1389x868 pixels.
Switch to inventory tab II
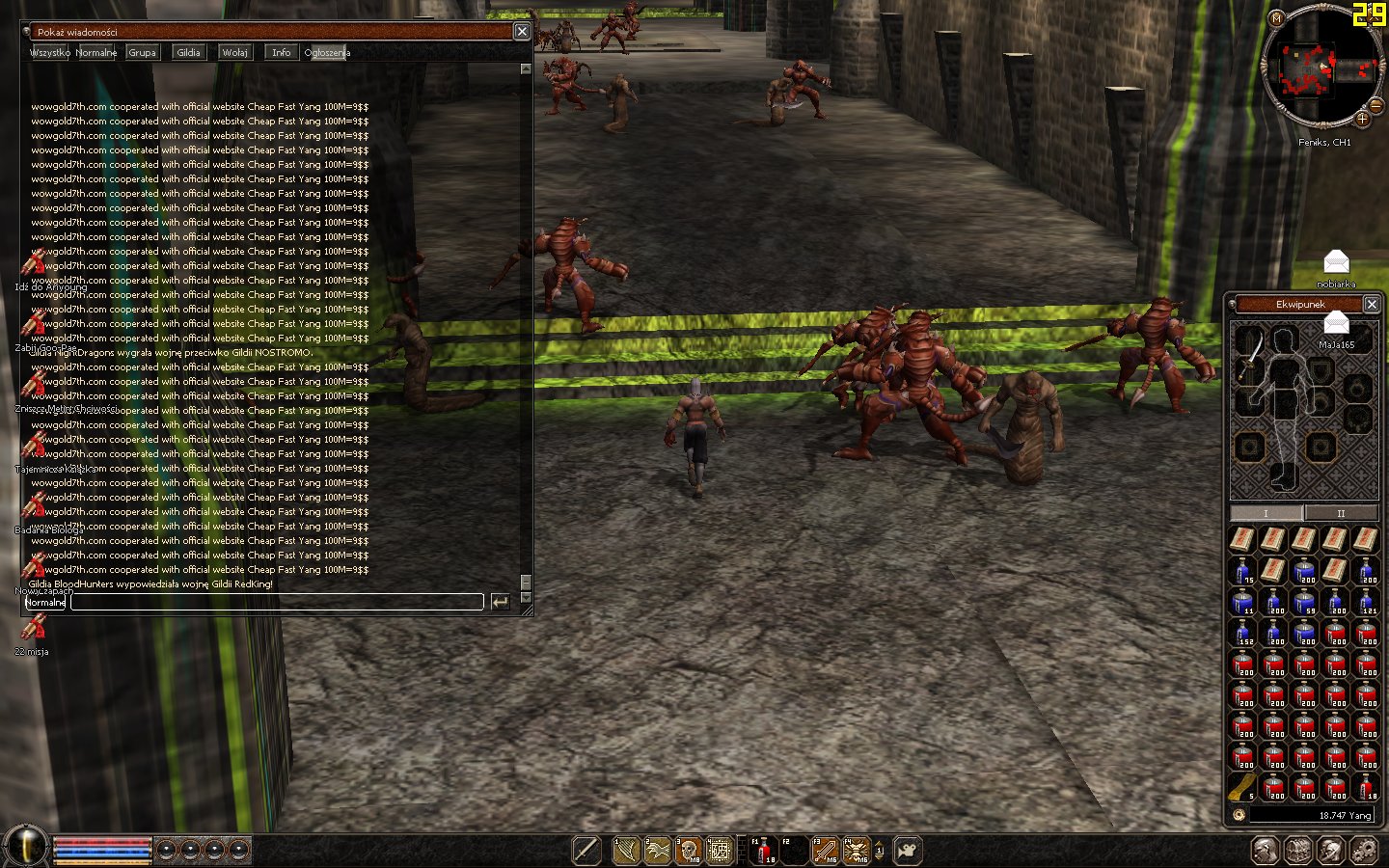(x=1341, y=513)
